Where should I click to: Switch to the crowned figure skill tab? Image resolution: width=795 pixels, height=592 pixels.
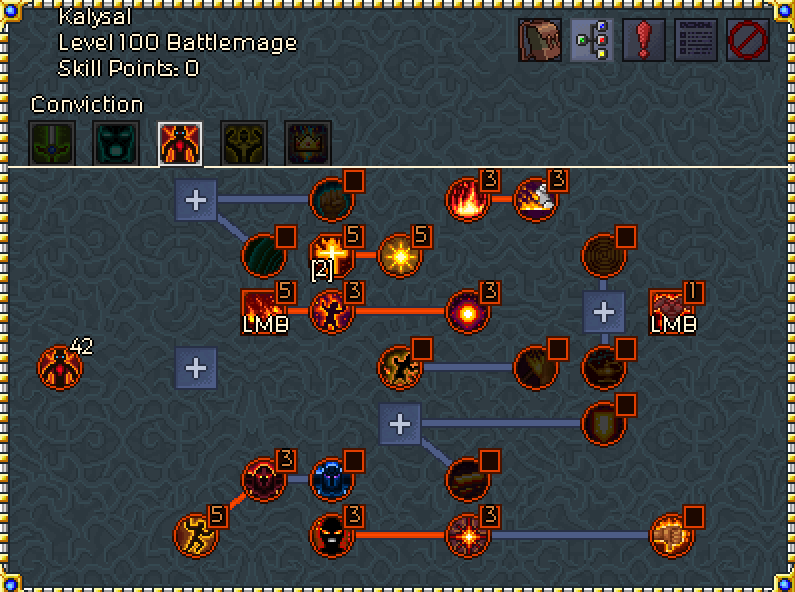[x=308, y=144]
